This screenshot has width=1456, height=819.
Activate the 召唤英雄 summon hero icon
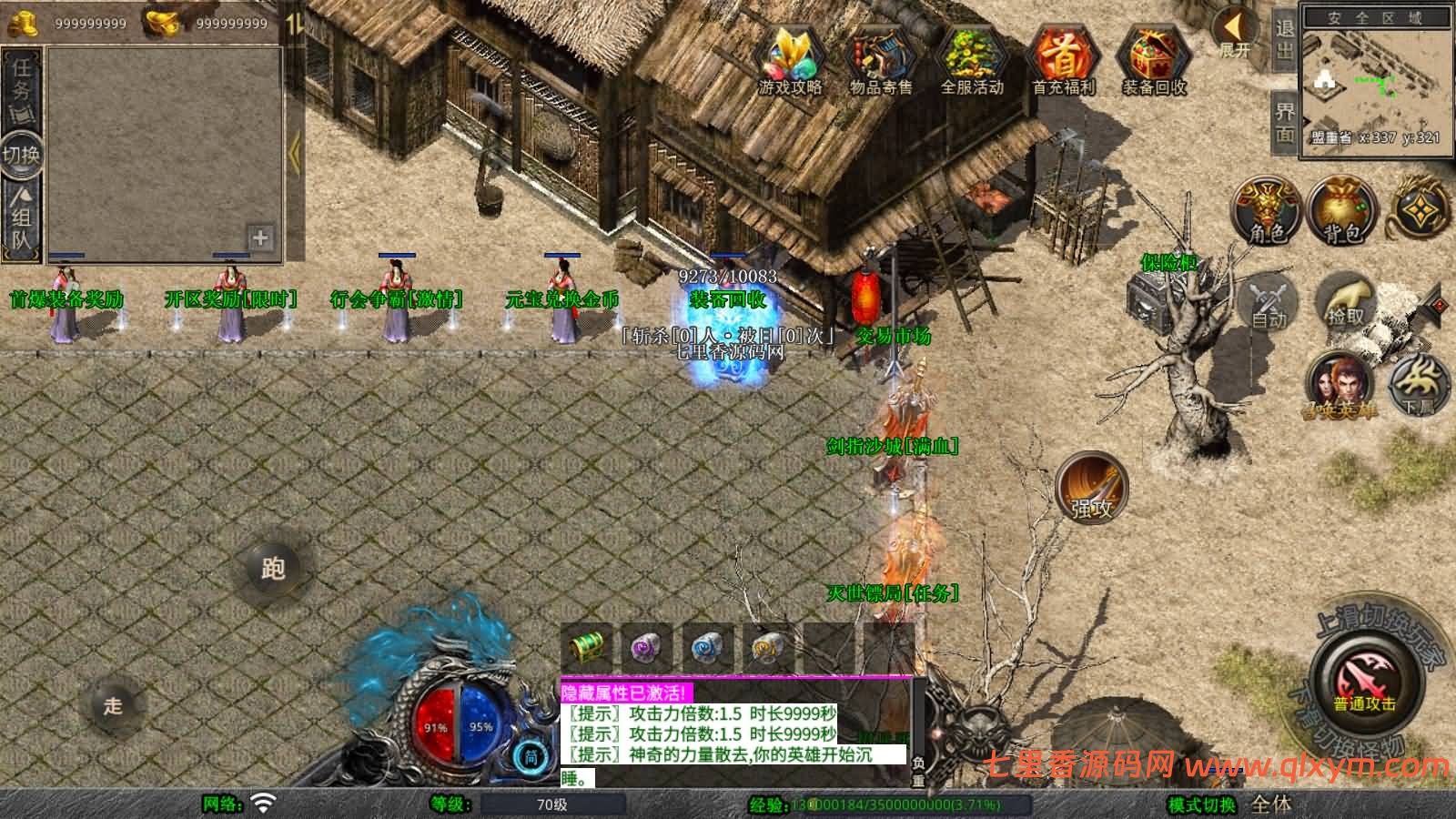(x=1340, y=383)
